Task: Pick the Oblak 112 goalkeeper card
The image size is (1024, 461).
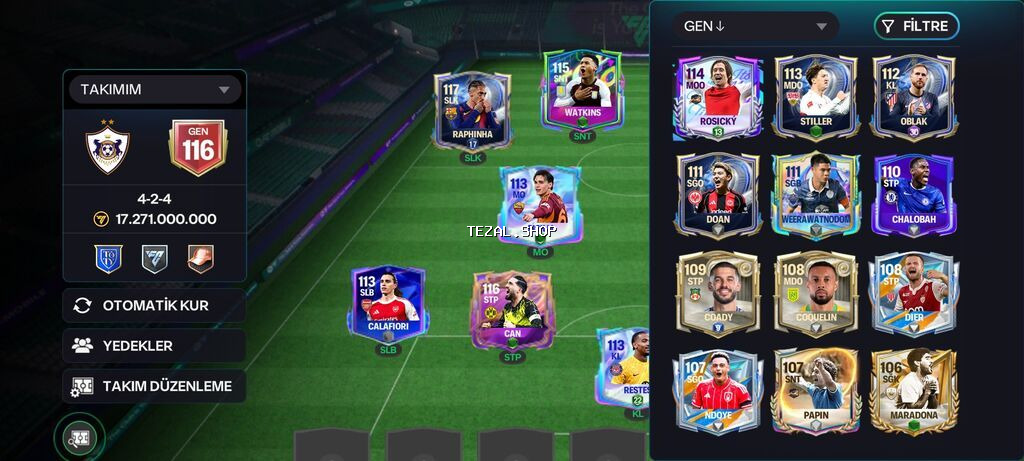Action: coord(913,97)
